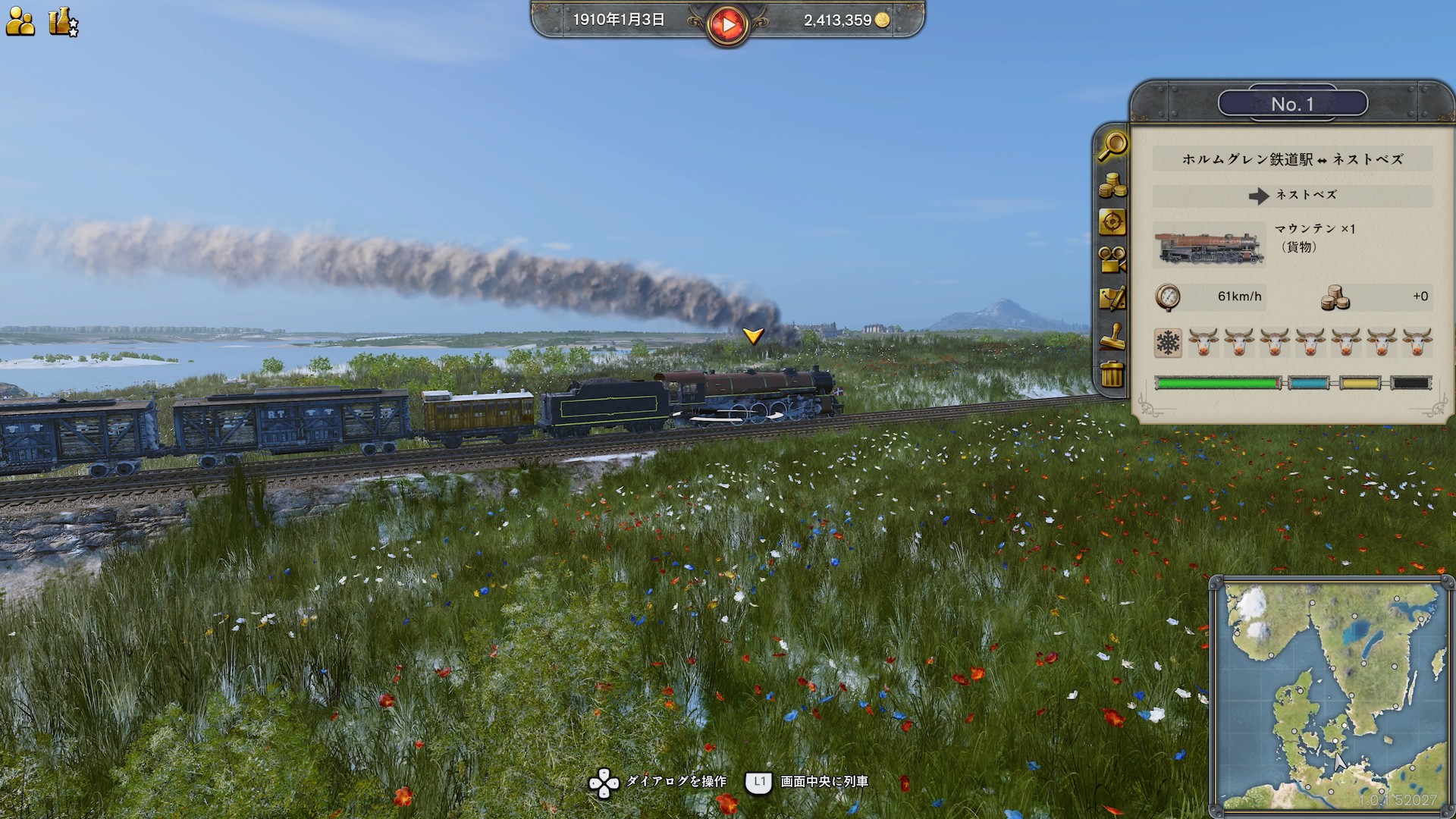This screenshot has width=1456, height=819.
Task: Delete train with the trash can icon
Action: click(x=1112, y=374)
